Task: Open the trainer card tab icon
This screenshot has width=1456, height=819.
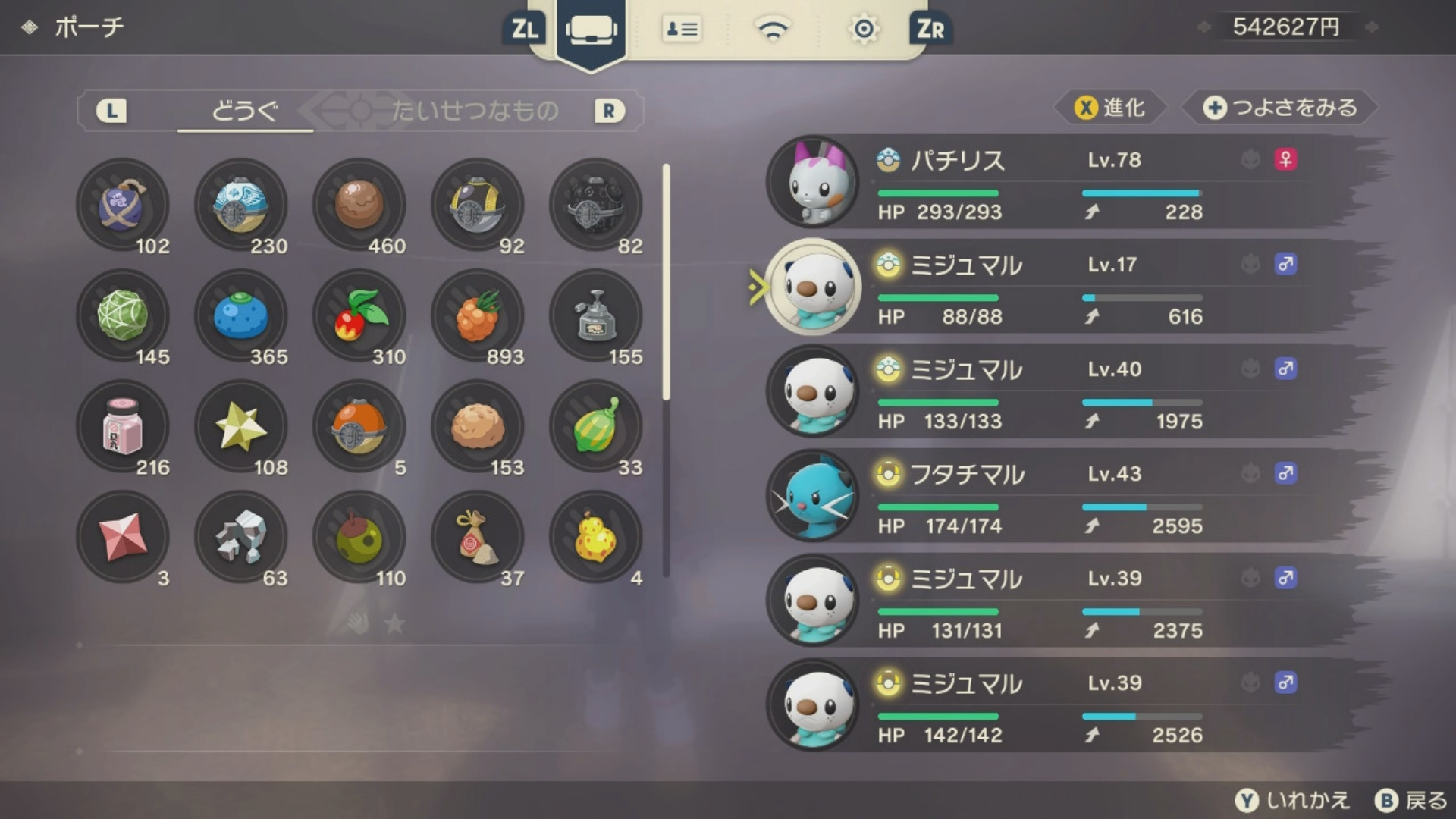Action: coord(681,30)
